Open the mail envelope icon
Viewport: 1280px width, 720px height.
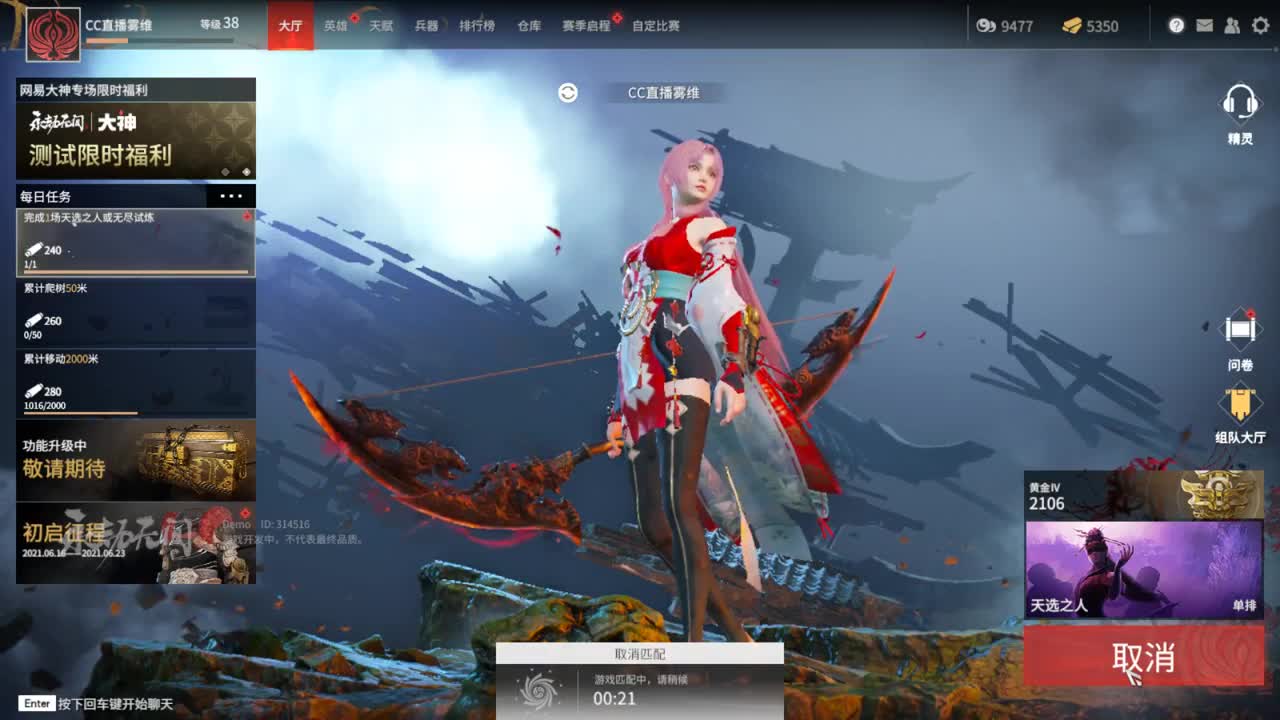coord(1204,26)
